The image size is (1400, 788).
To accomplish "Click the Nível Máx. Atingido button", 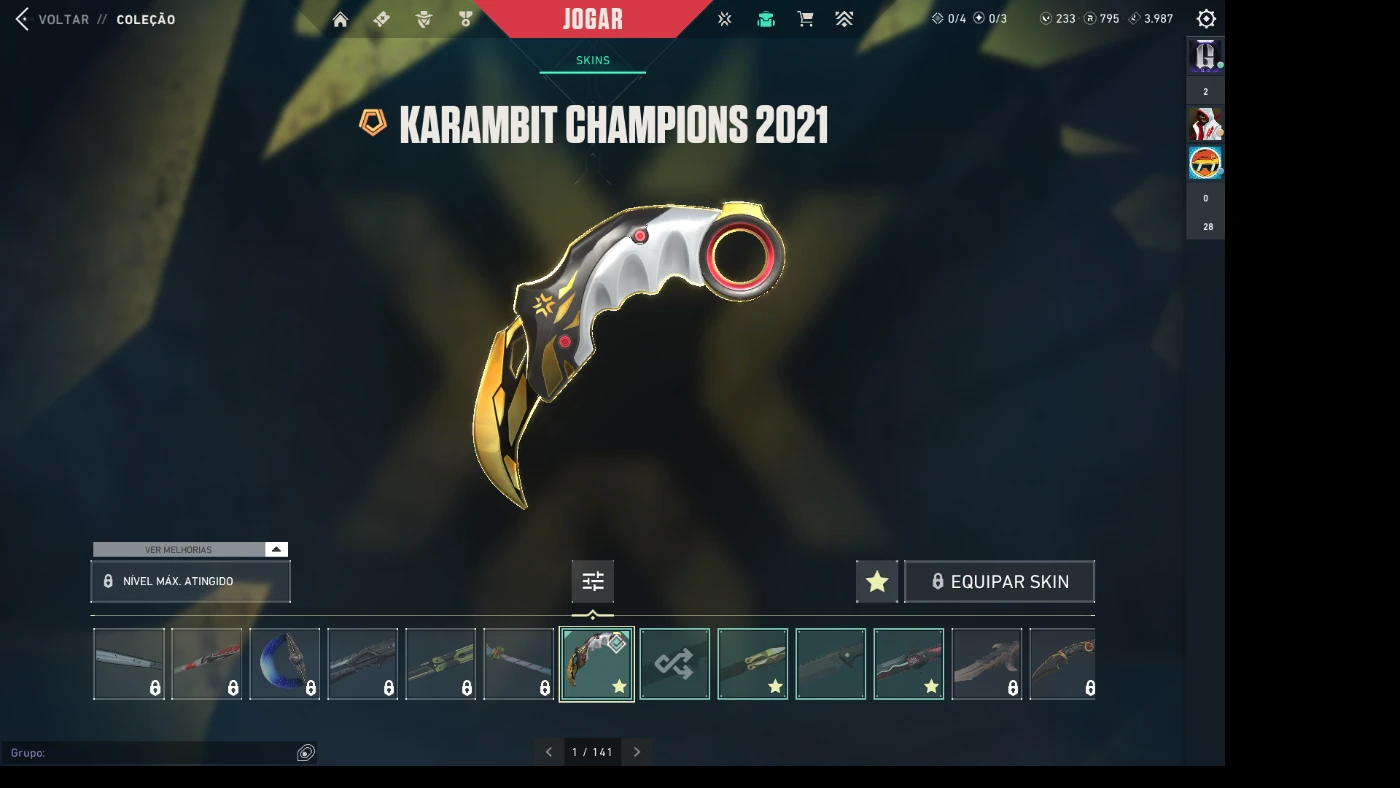I will pyautogui.click(x=190, y=581).
